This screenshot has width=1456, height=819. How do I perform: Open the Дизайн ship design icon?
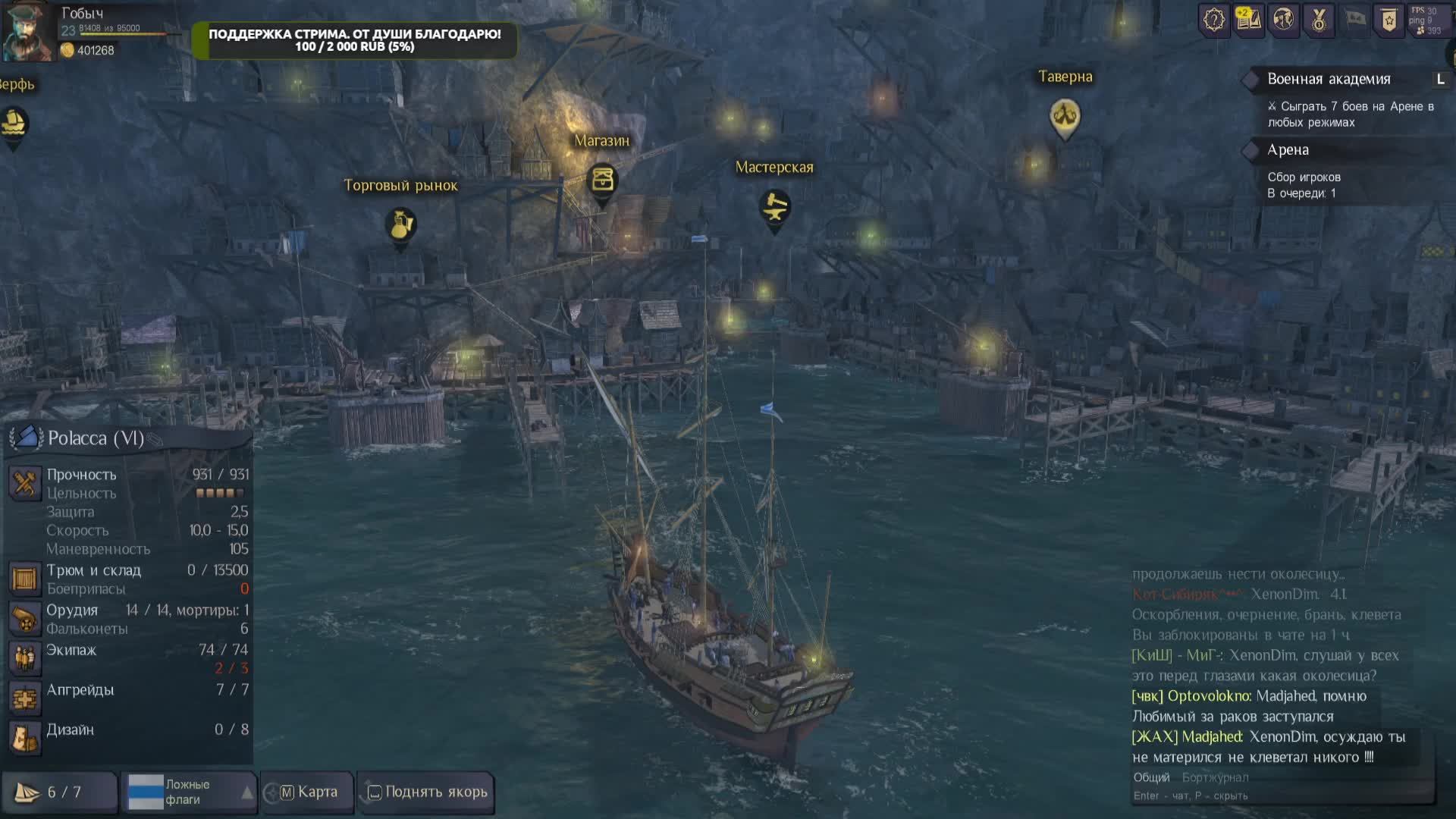24,737
